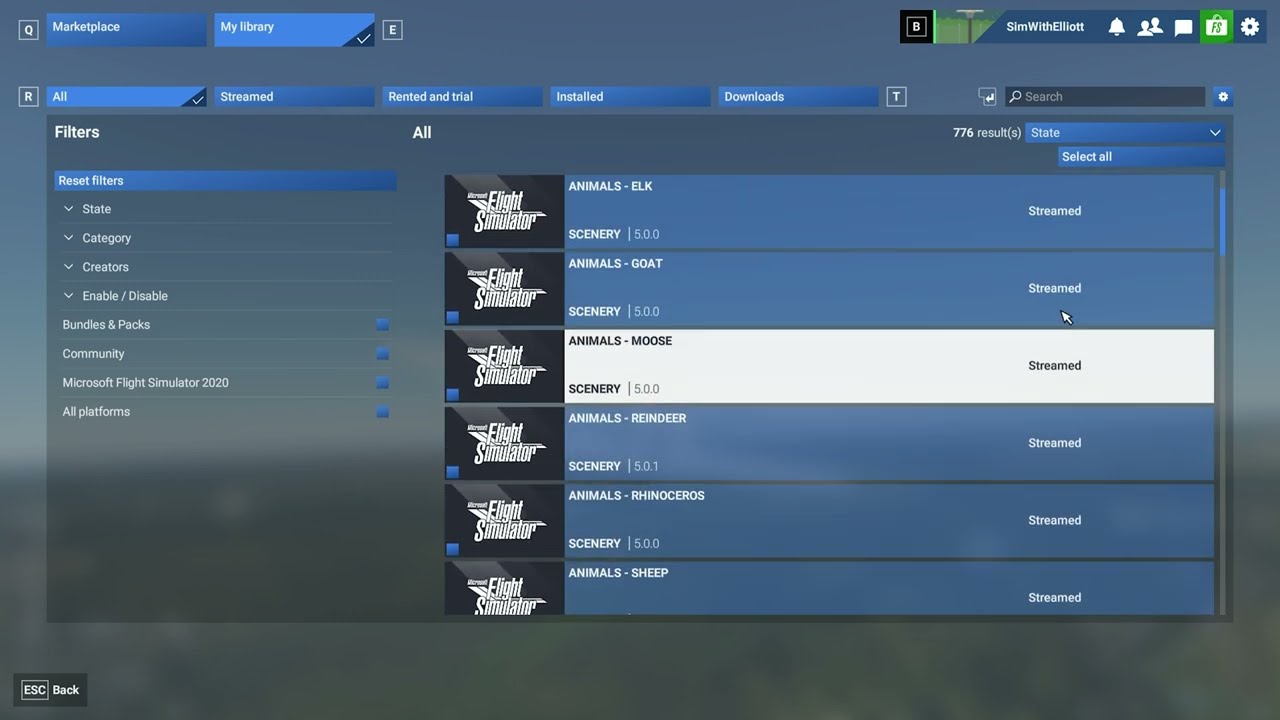This screenshot has height=720, width=1280.
Task: Reset filters in the filter panel
Action: 225,181
